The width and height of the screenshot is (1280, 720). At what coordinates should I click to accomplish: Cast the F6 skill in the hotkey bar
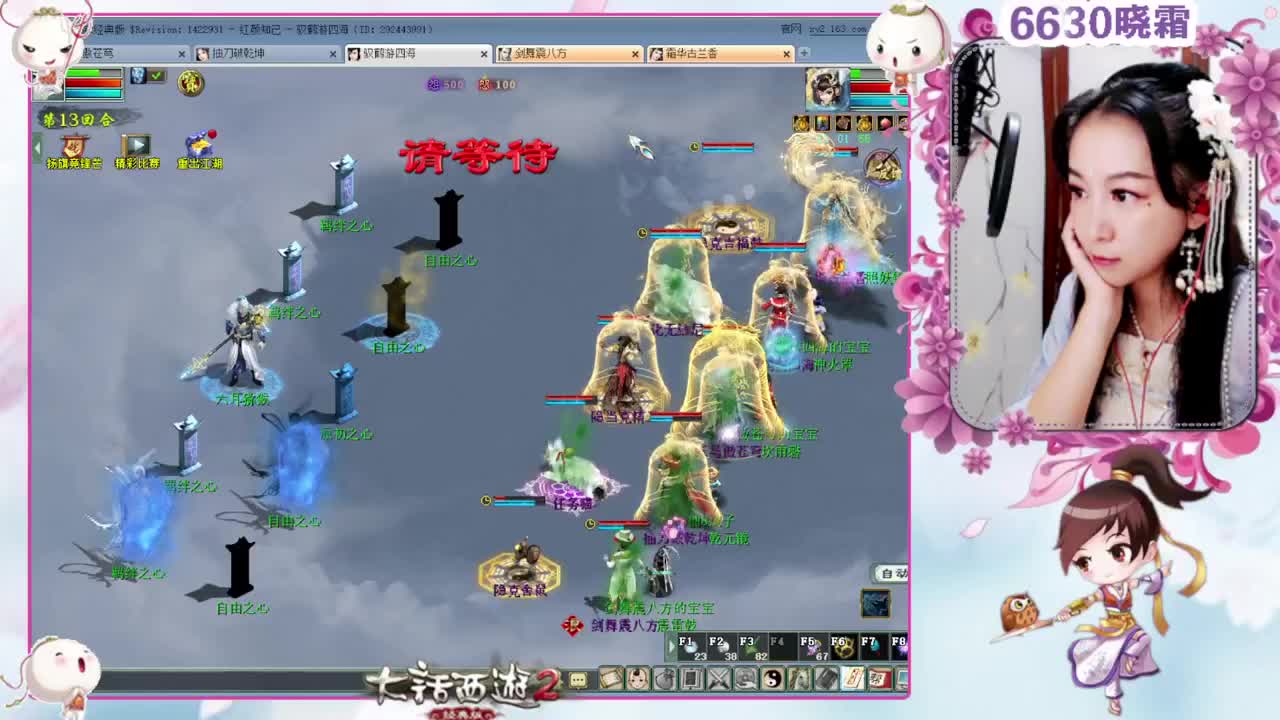tap(843, 648)
